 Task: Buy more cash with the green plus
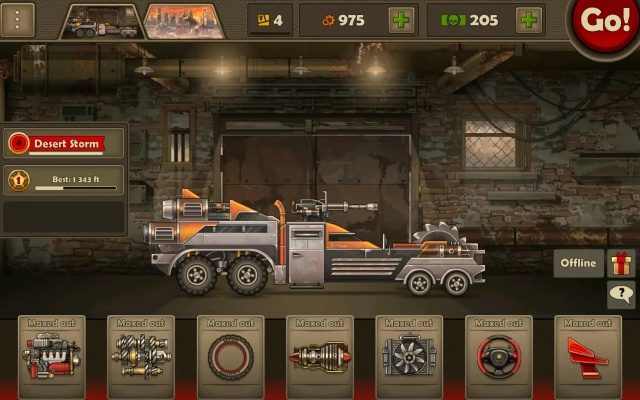[x=529, y=20]
